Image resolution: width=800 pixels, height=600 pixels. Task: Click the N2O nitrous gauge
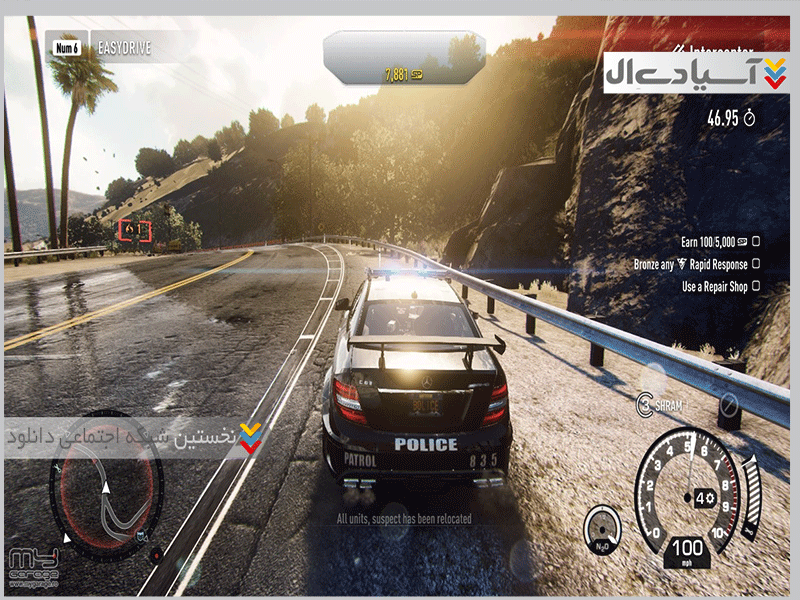[602, 529]
